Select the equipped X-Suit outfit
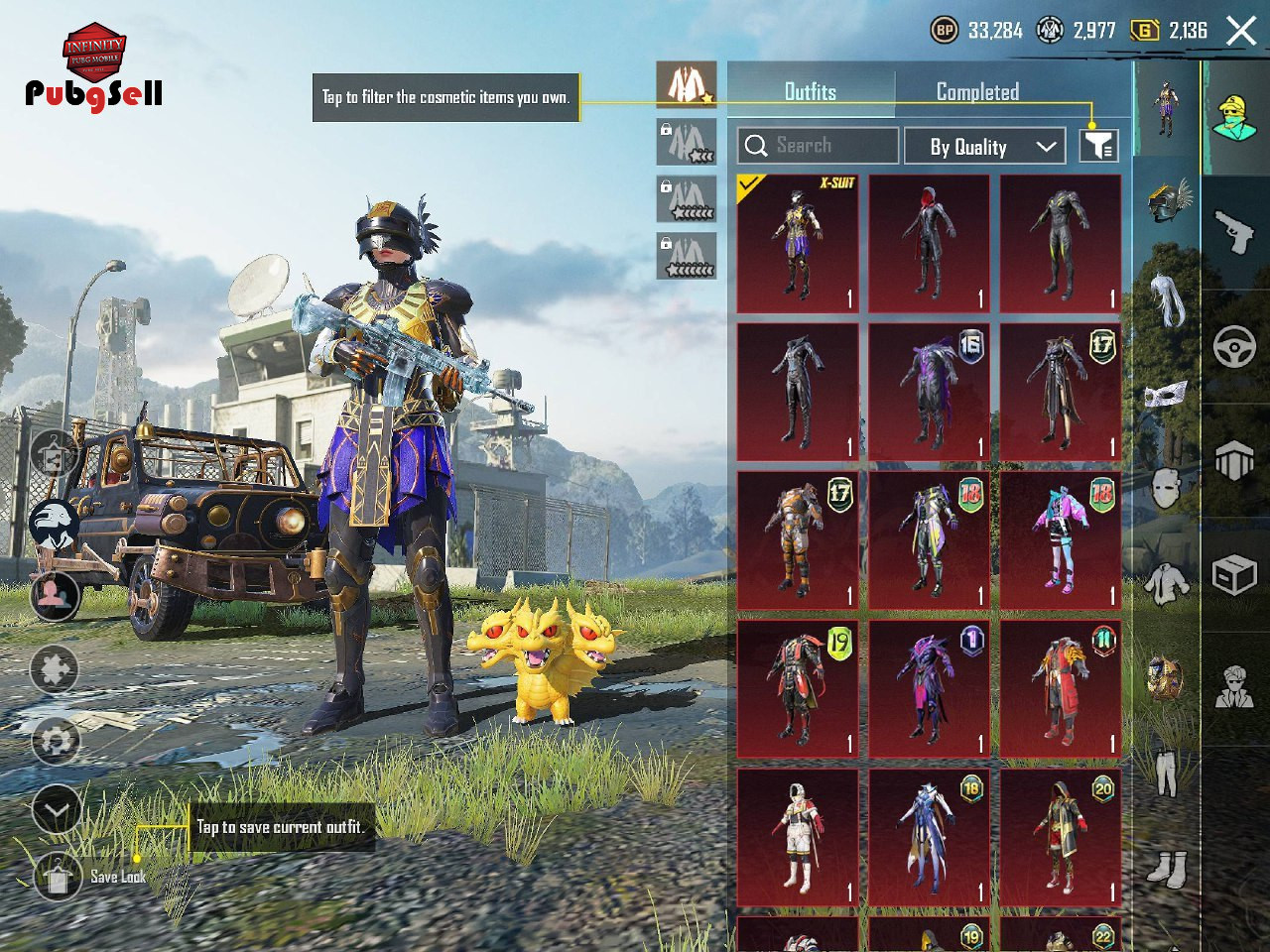This screenshot has width=1270, height=952. 798,244
